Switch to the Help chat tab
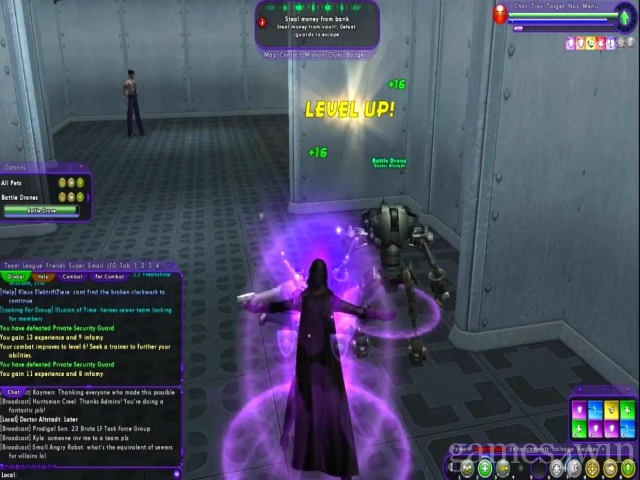Screen dimensions: 640x480 tap(42, 277)
